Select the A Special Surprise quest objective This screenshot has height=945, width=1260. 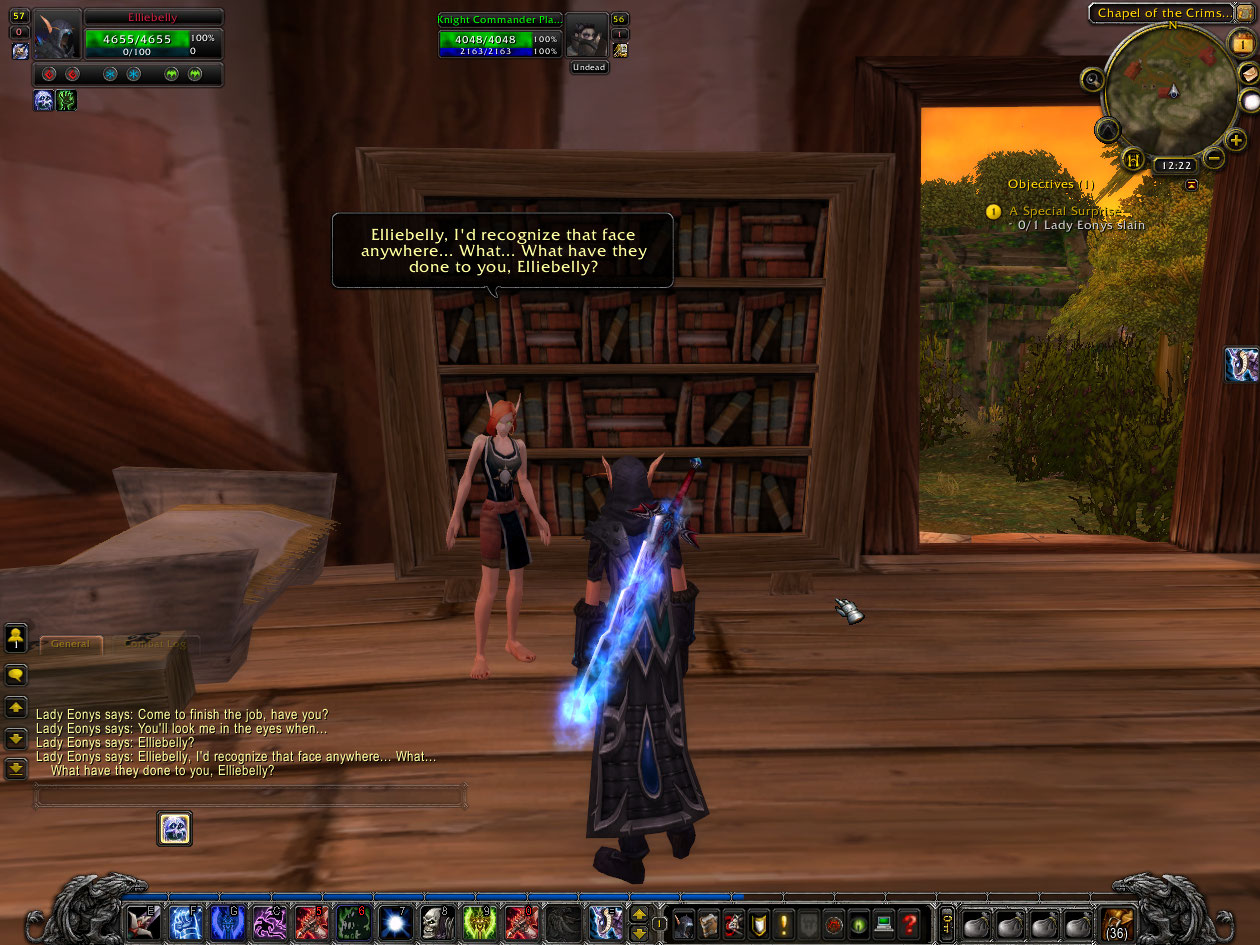1064,211
